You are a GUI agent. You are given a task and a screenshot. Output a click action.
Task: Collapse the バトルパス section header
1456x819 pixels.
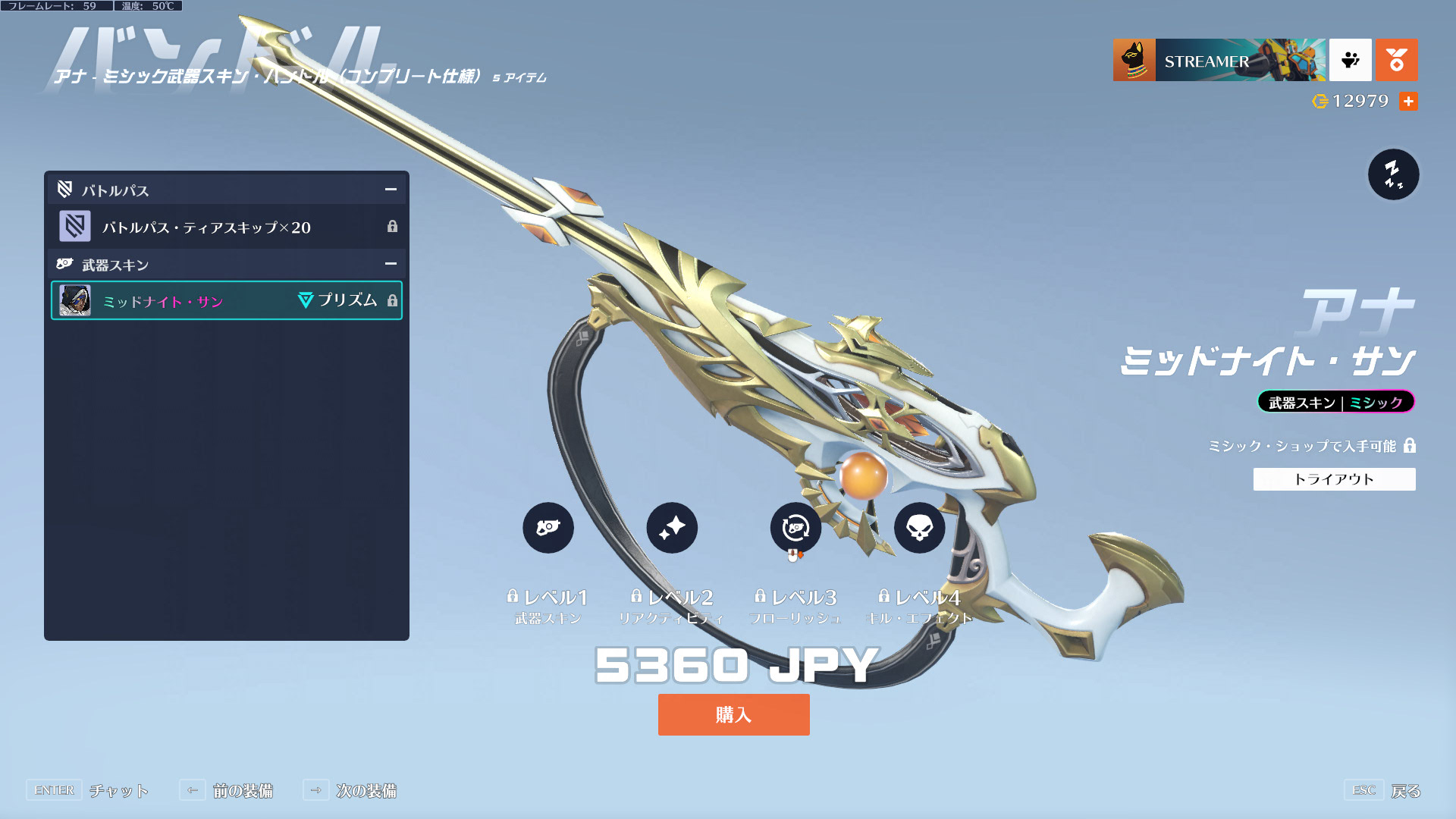tap(391, 190)
